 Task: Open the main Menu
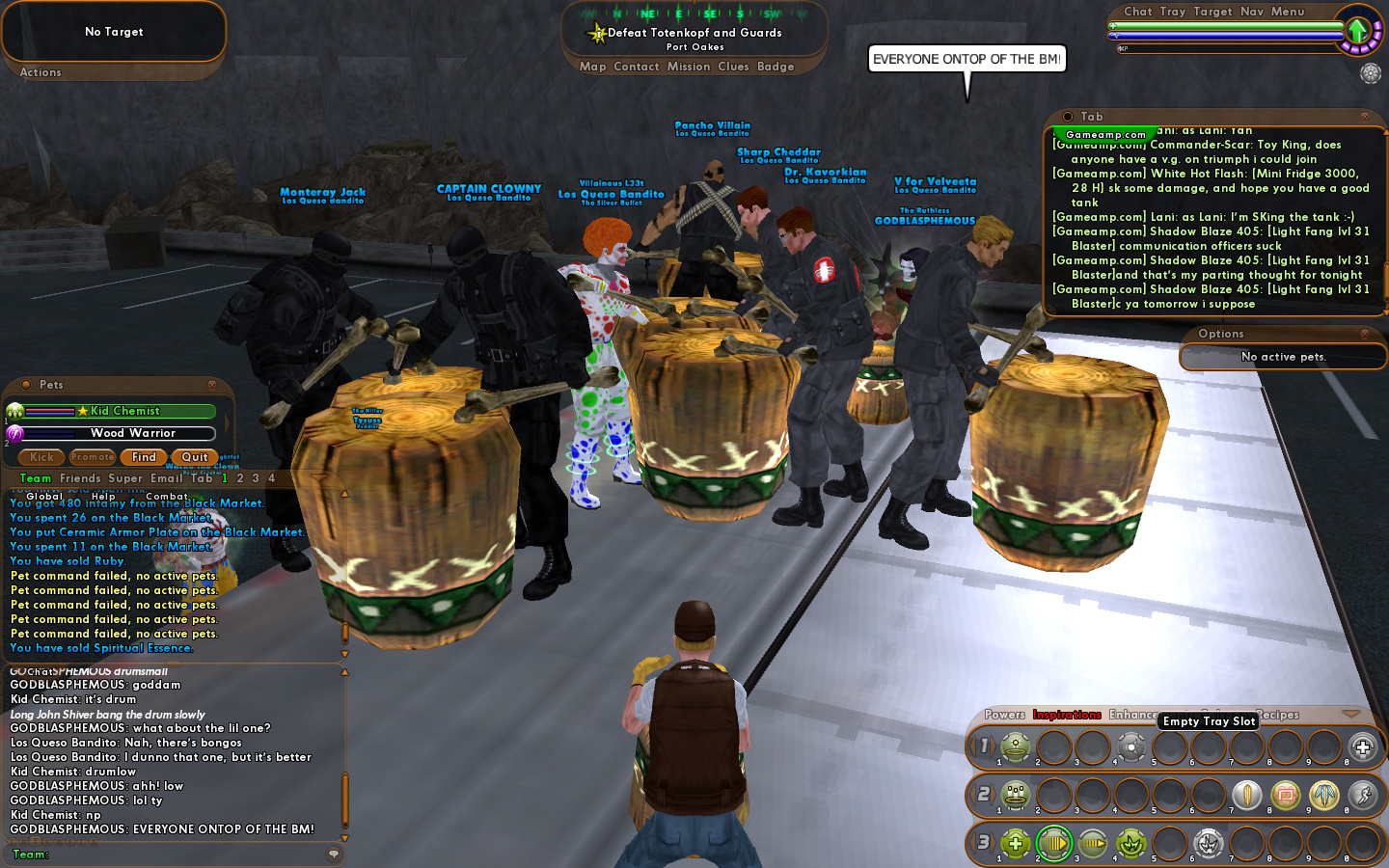point(1287,12)
